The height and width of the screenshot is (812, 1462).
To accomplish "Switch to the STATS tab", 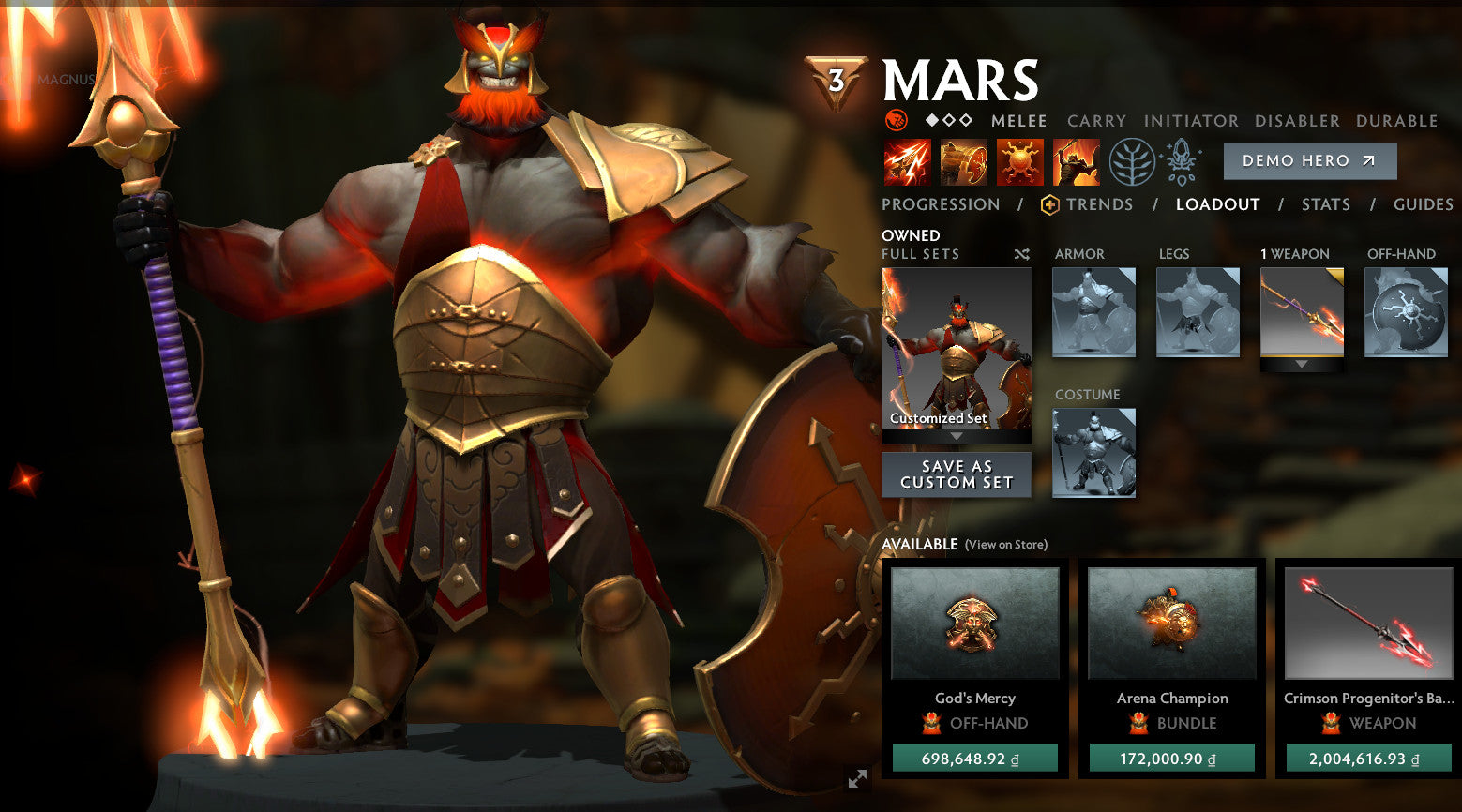I will coord(1326,204).
